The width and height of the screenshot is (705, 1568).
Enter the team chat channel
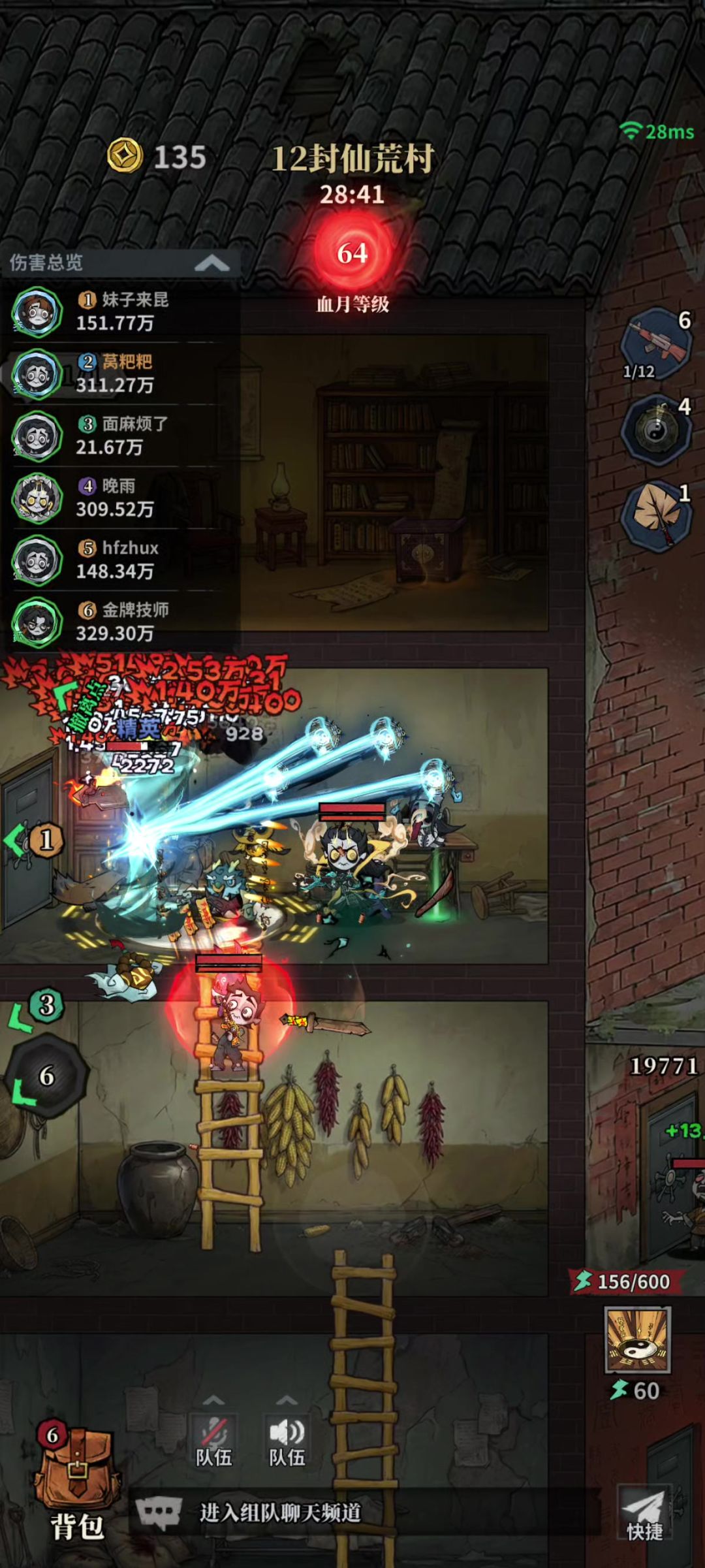[281, 1512]
